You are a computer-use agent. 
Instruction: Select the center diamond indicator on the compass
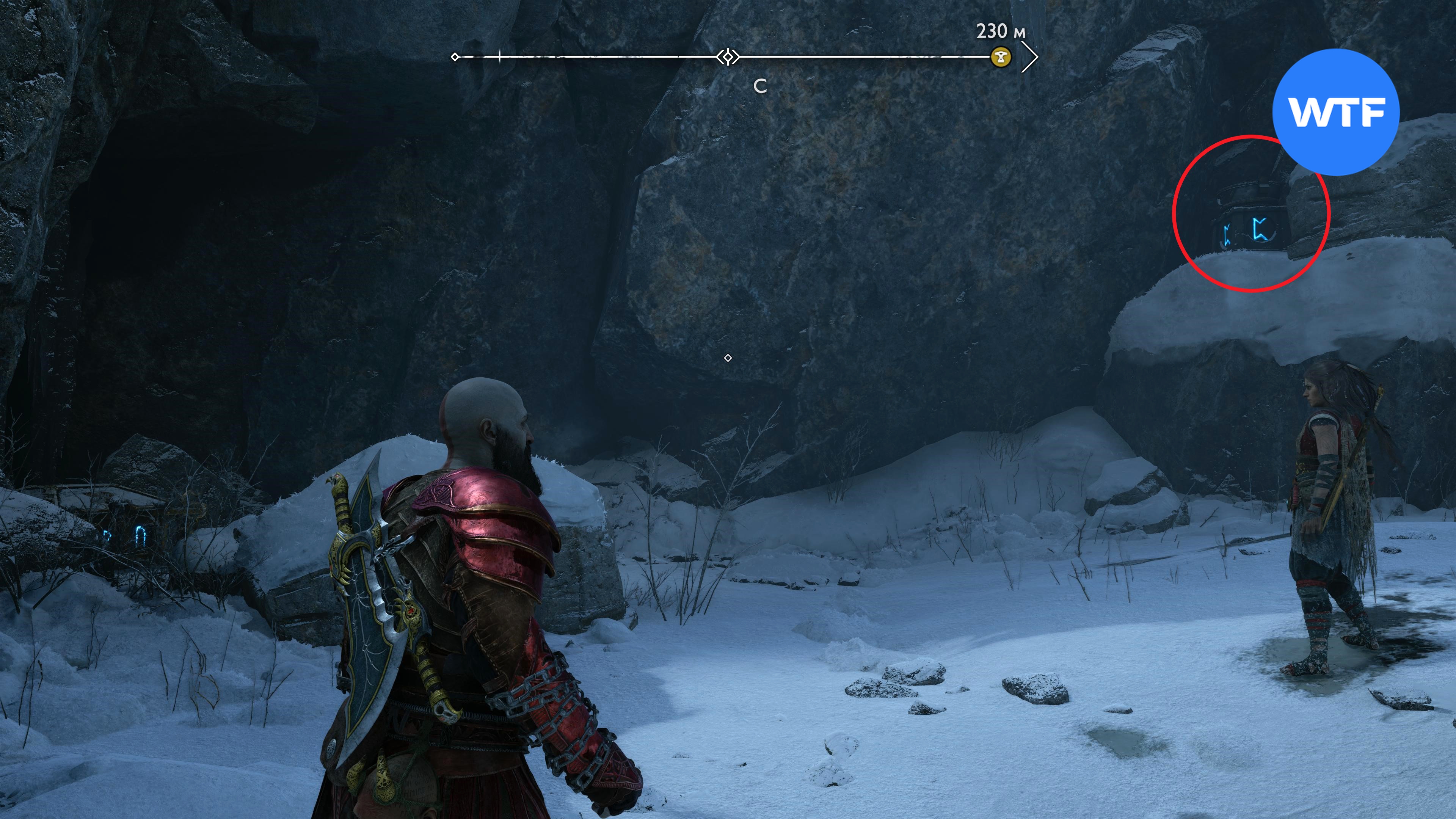(728, 57)
